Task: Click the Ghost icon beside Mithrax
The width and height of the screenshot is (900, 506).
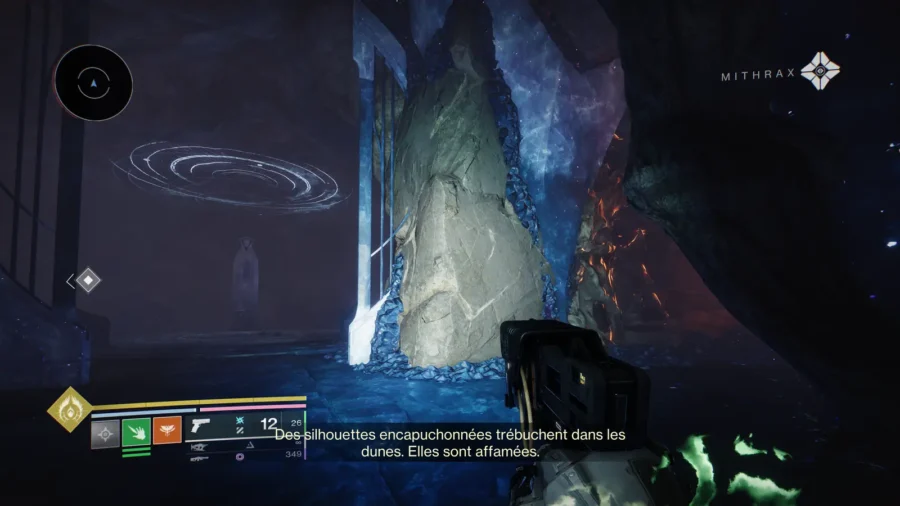Action: 820,71
